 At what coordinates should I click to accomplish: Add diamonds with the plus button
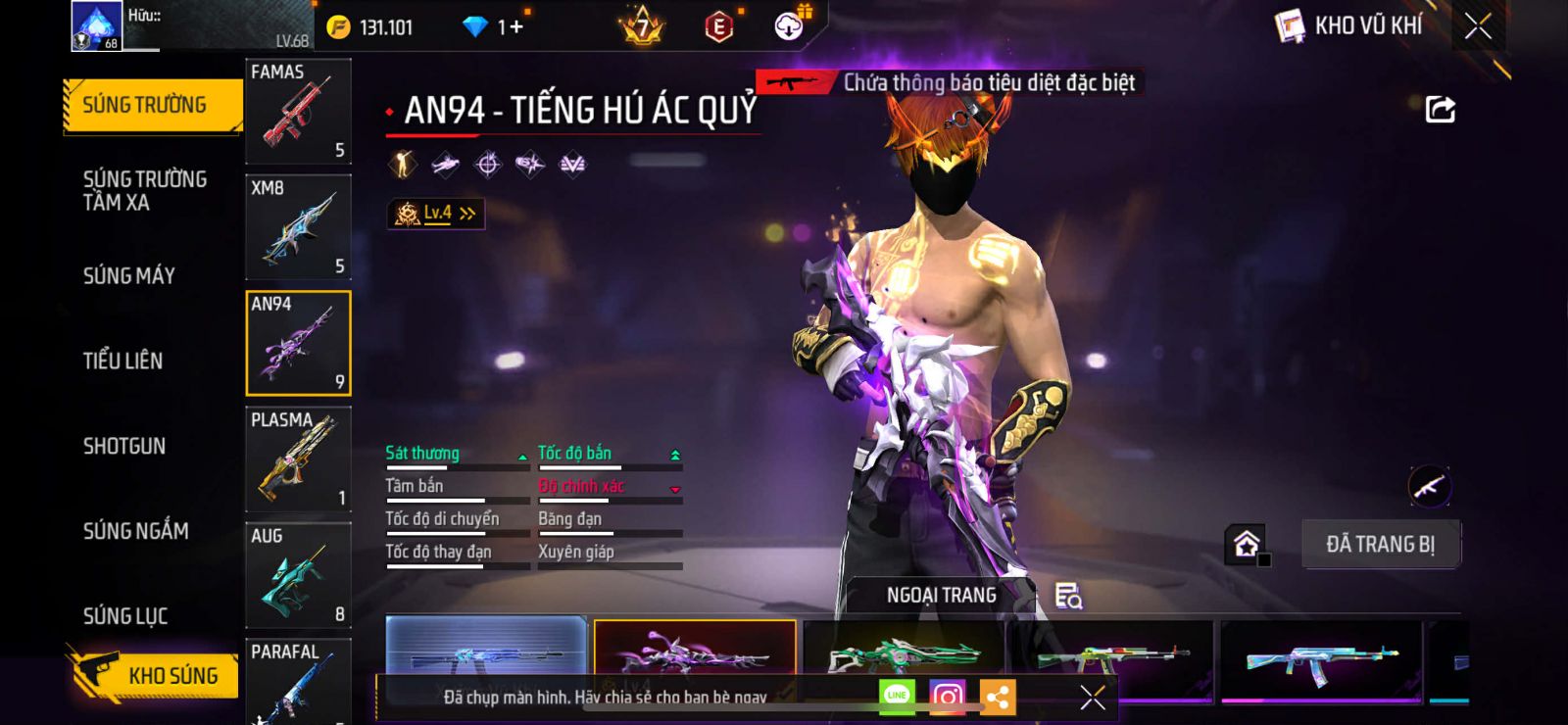click(514, 27)
